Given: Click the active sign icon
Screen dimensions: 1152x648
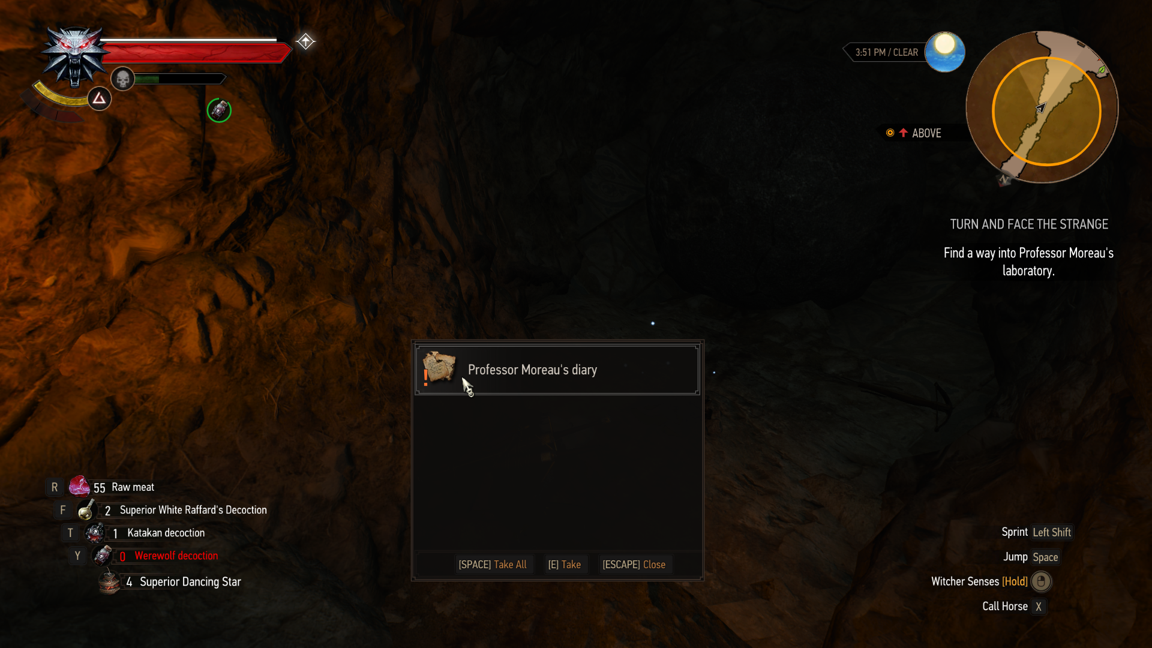Looking at the screenshot, I should coord(99,98).
